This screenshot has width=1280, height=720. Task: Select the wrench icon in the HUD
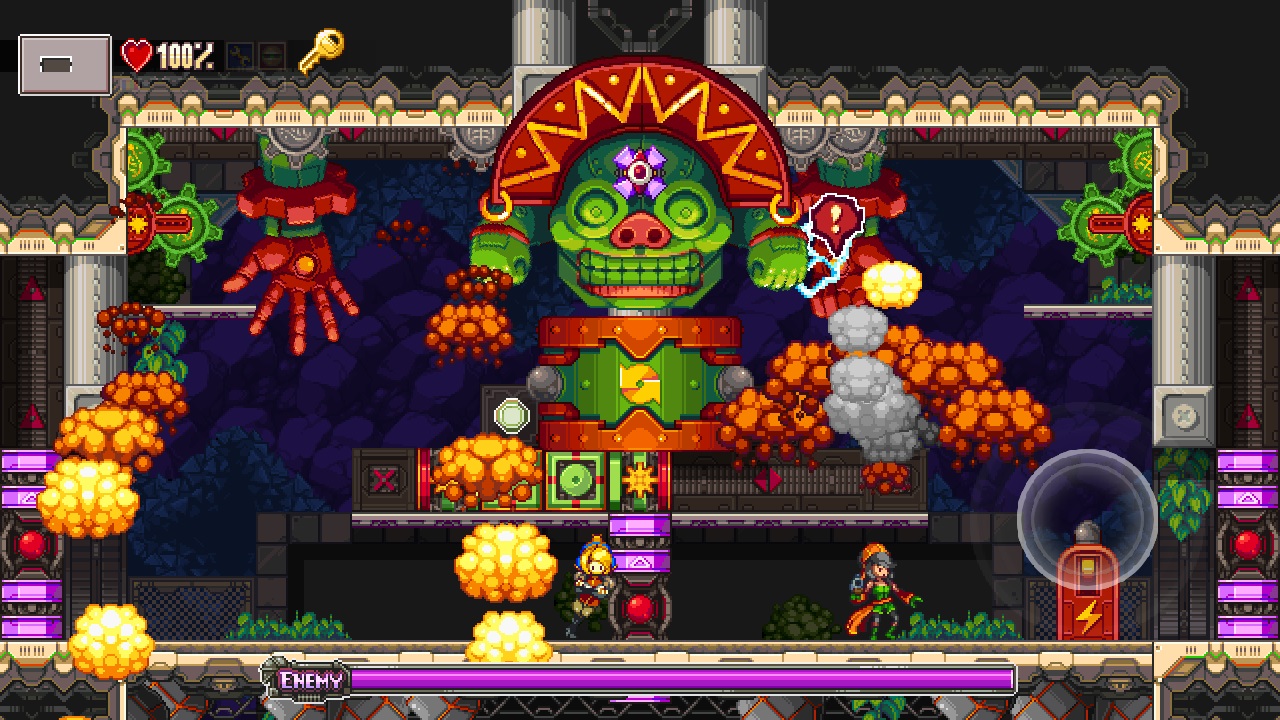(240, 57)
